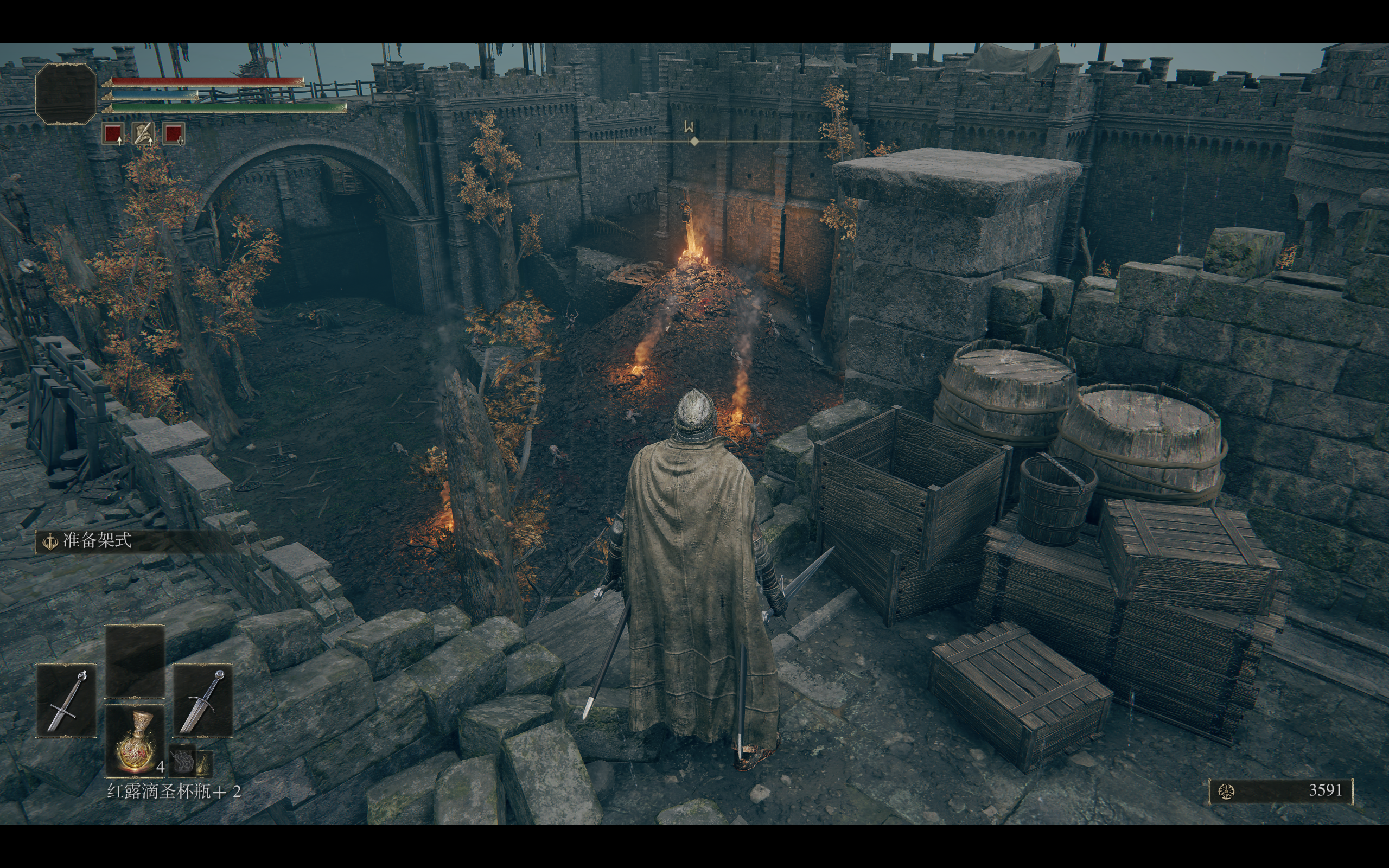Select the Flask of Crimson Tears slot
This screenshot has height=868, width=1389.
(135, 741)
